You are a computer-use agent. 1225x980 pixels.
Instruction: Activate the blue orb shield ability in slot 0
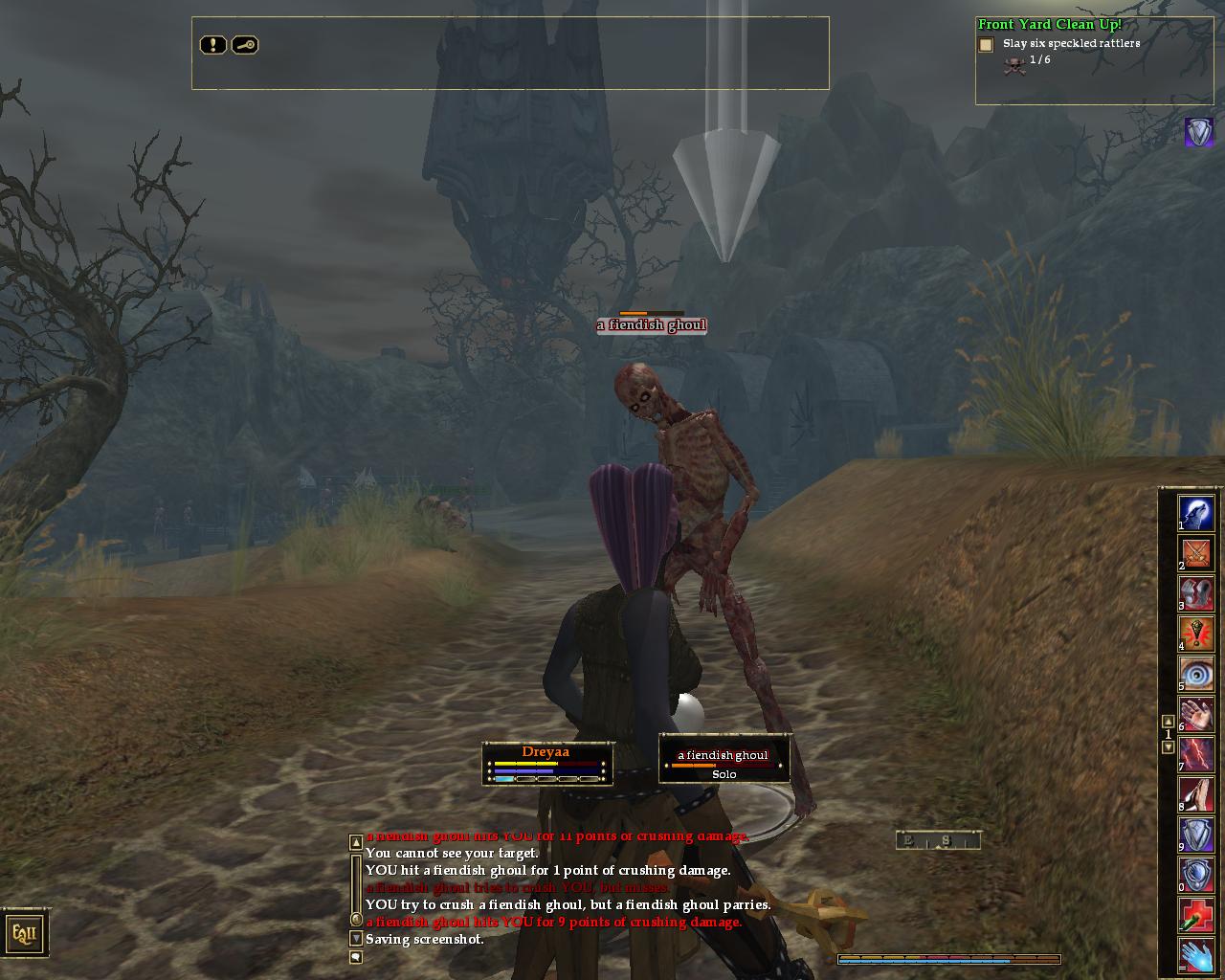(1196, 875)
